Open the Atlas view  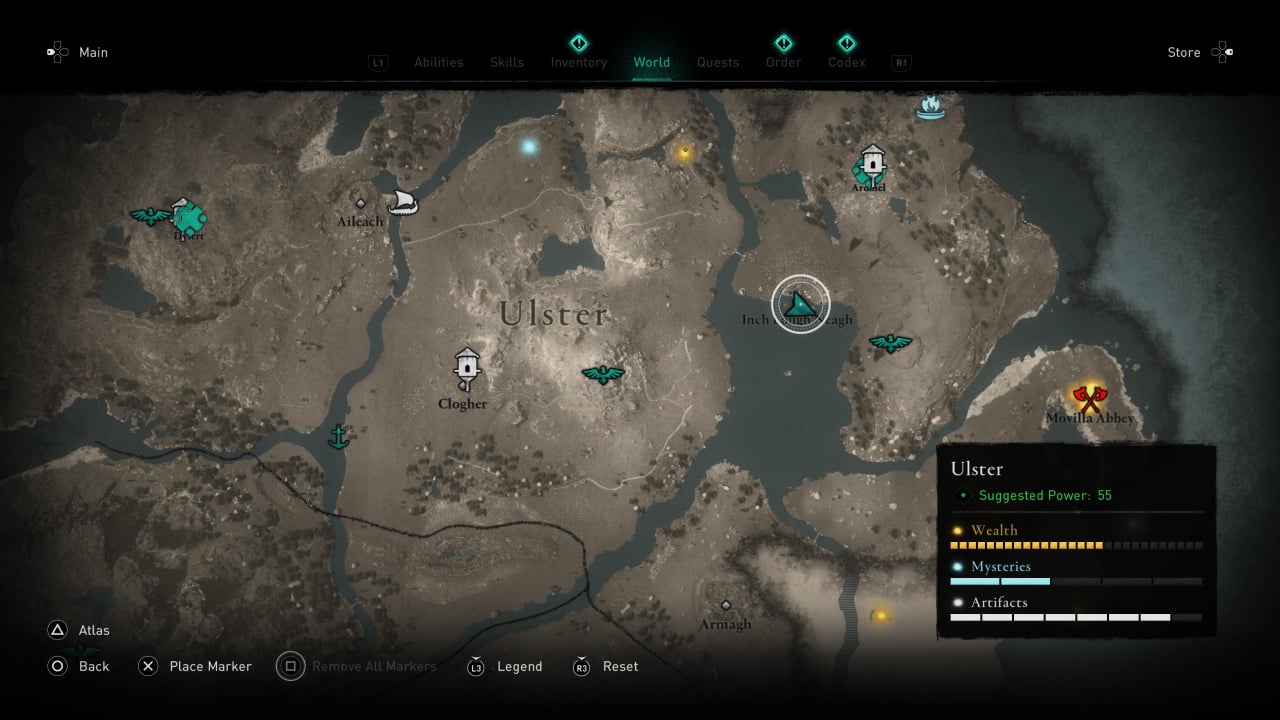94,630
